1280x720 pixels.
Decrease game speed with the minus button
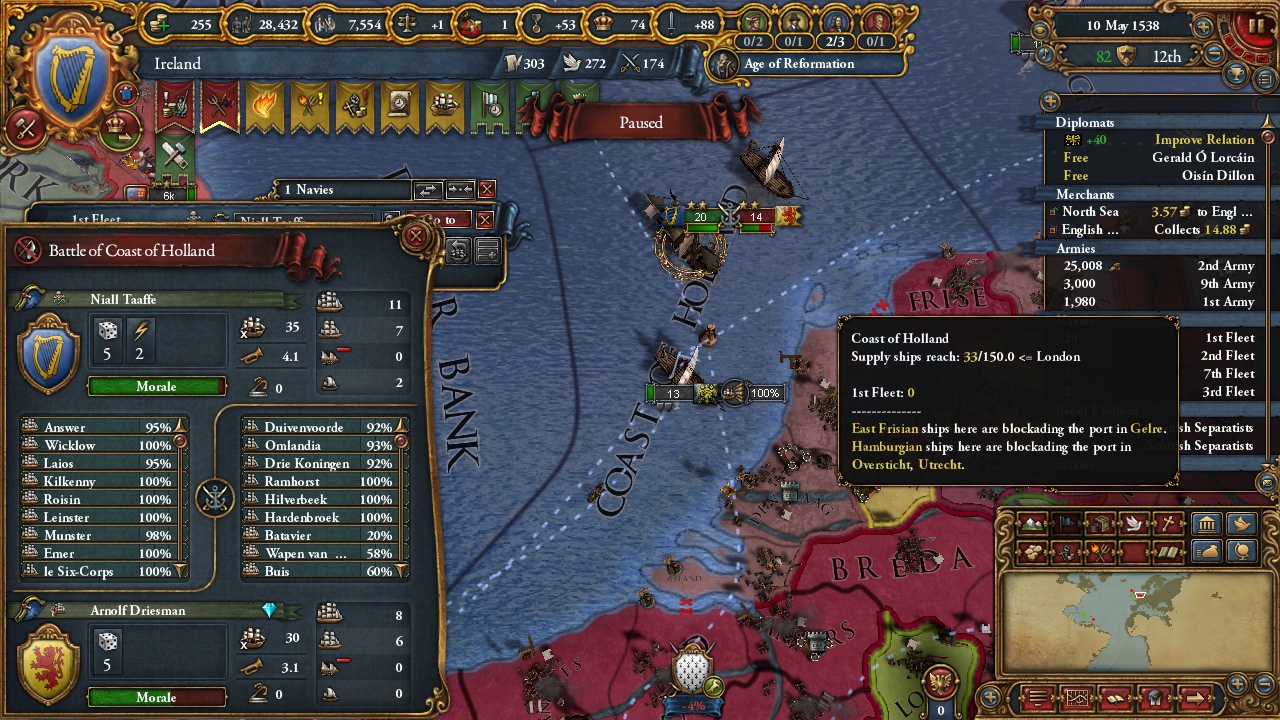click(1216, 56)
